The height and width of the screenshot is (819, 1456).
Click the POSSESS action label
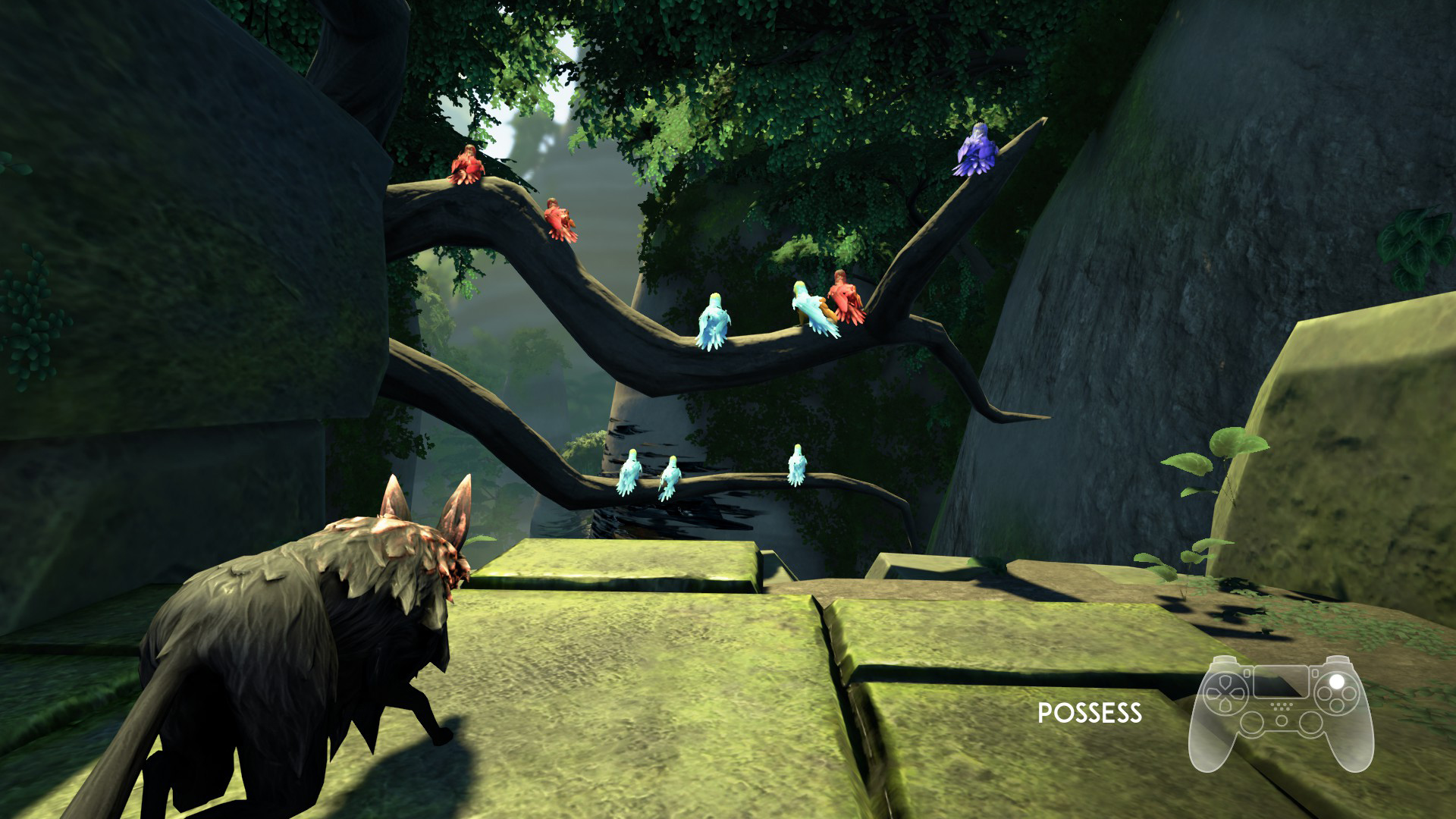[1089, 713]
